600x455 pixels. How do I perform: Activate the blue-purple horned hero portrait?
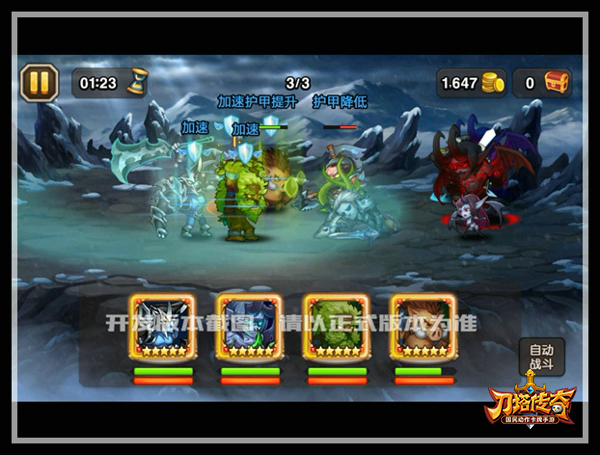(x=249, y=326)
